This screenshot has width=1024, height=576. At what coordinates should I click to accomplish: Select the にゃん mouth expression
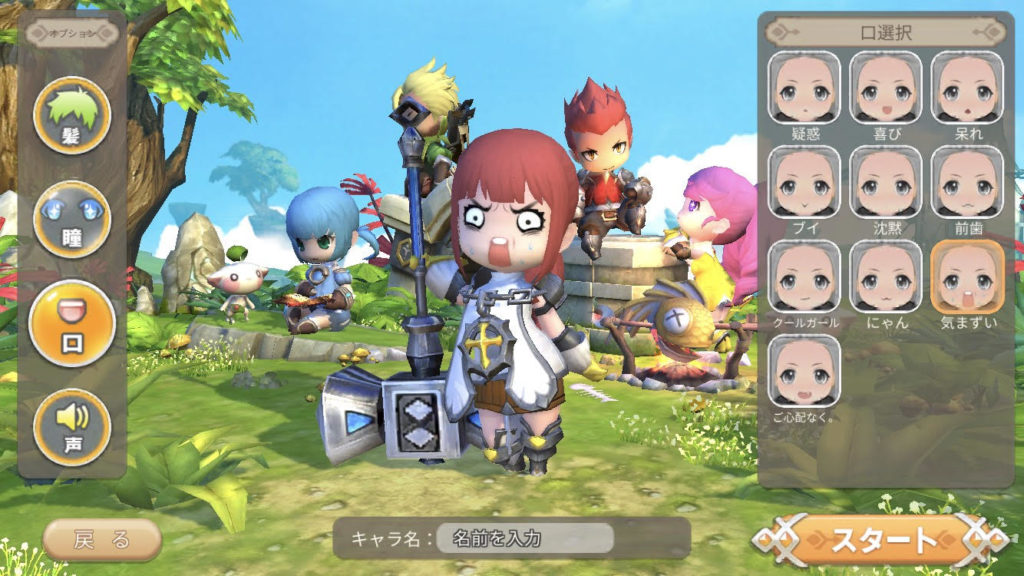(x=886, y=277)
